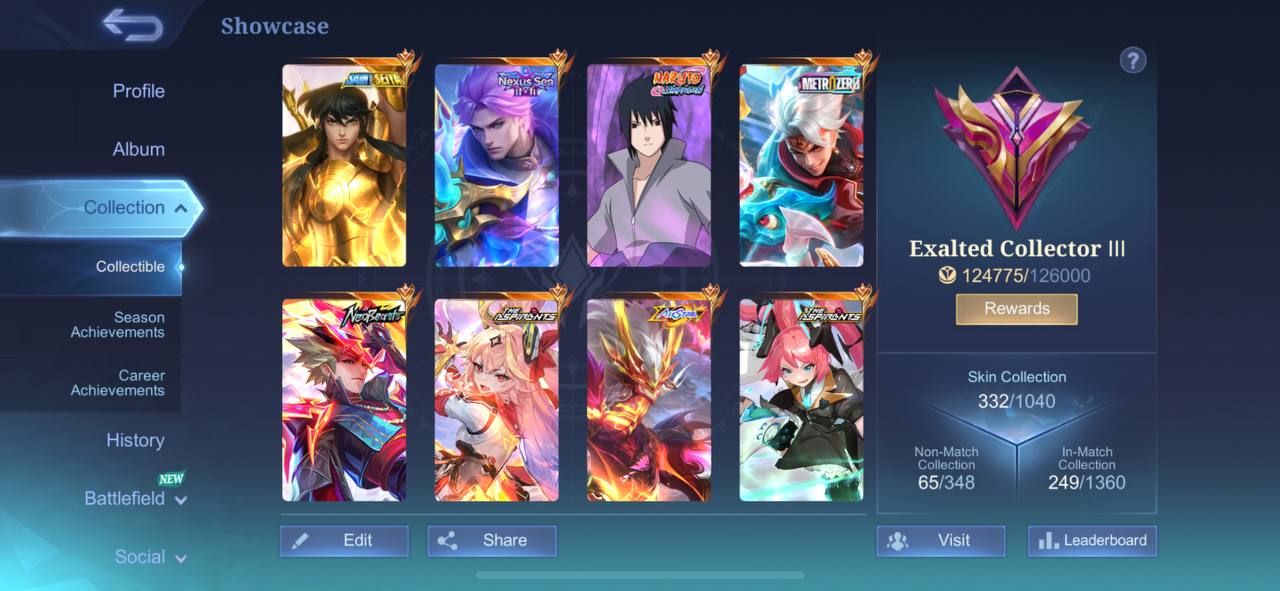
Task: Go back using the arrow button
Action: point(132,26)
